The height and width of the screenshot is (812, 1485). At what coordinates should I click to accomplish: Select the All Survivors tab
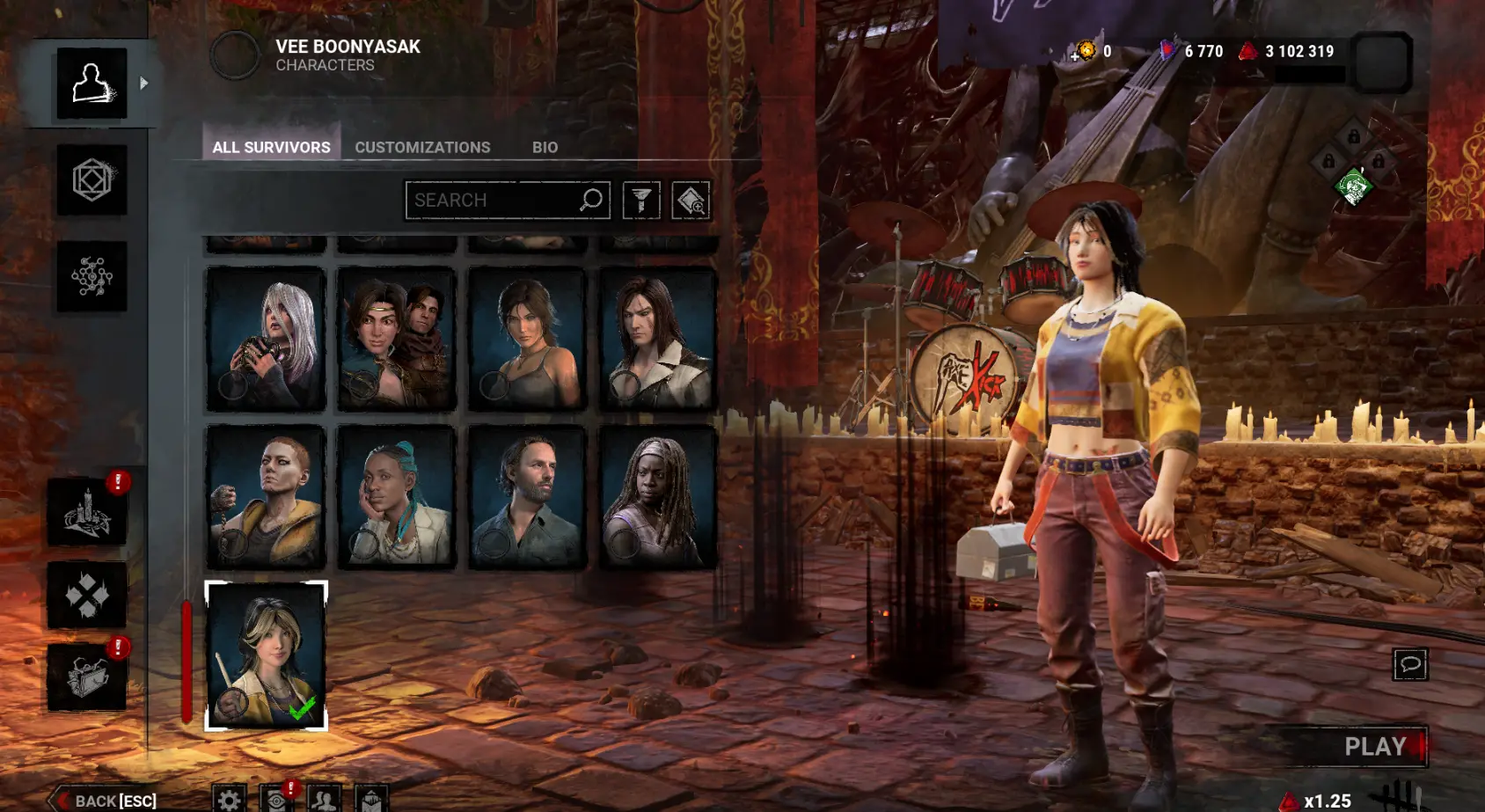point(271,147)
